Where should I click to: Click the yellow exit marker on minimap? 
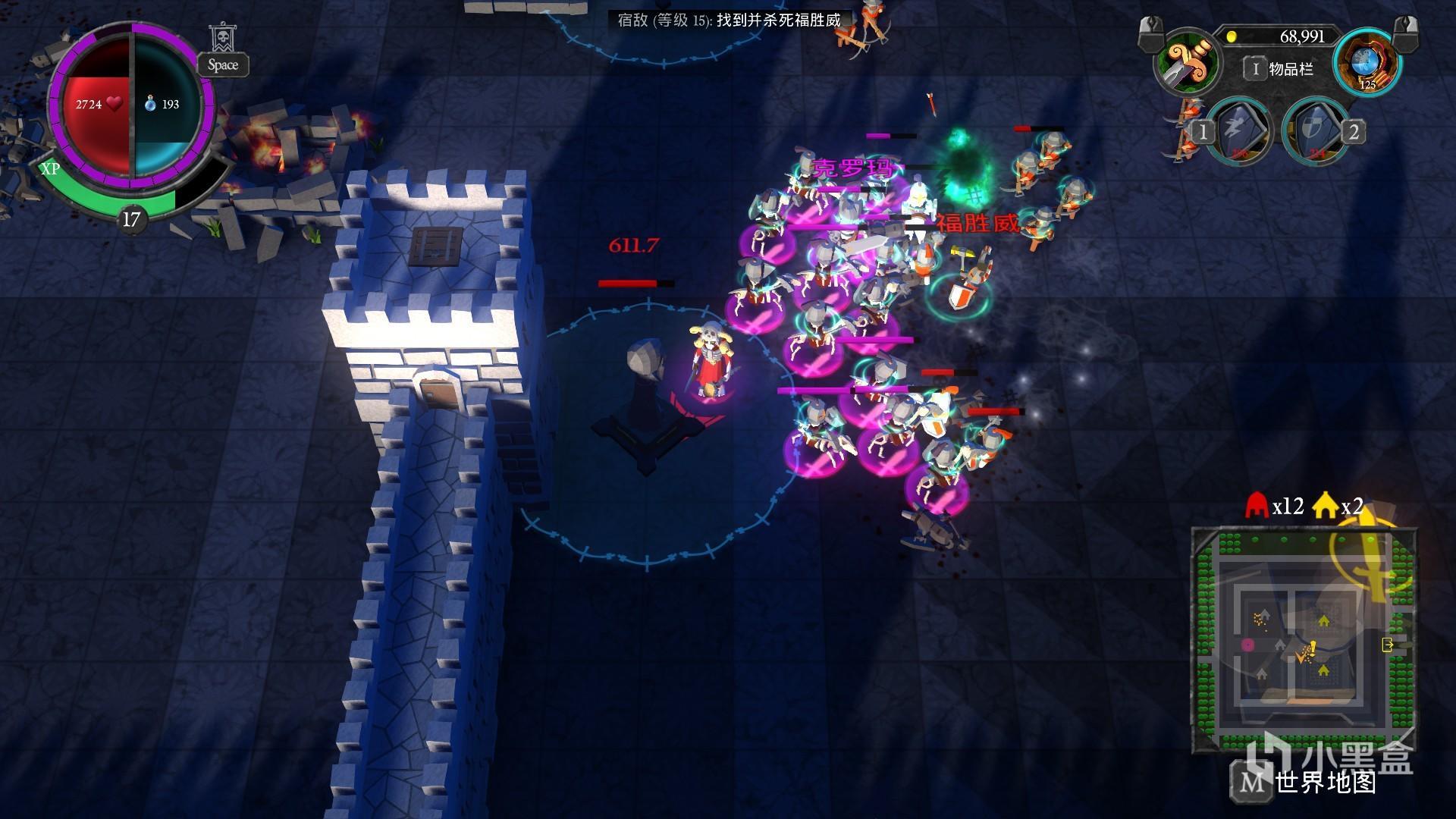tap(1388, 645)
